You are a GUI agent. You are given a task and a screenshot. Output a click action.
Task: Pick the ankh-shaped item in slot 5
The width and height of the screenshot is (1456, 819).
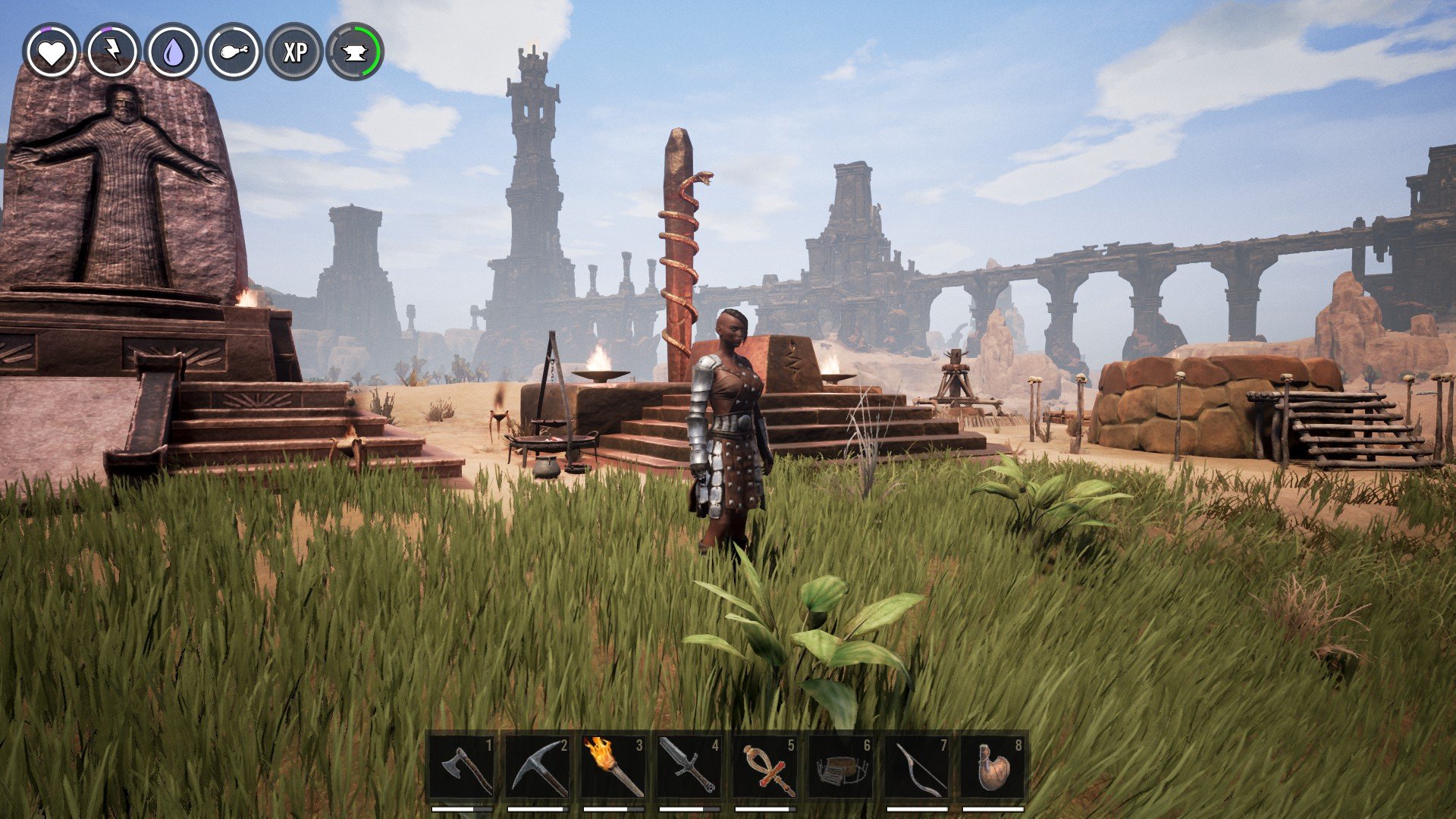coord(766,767)
